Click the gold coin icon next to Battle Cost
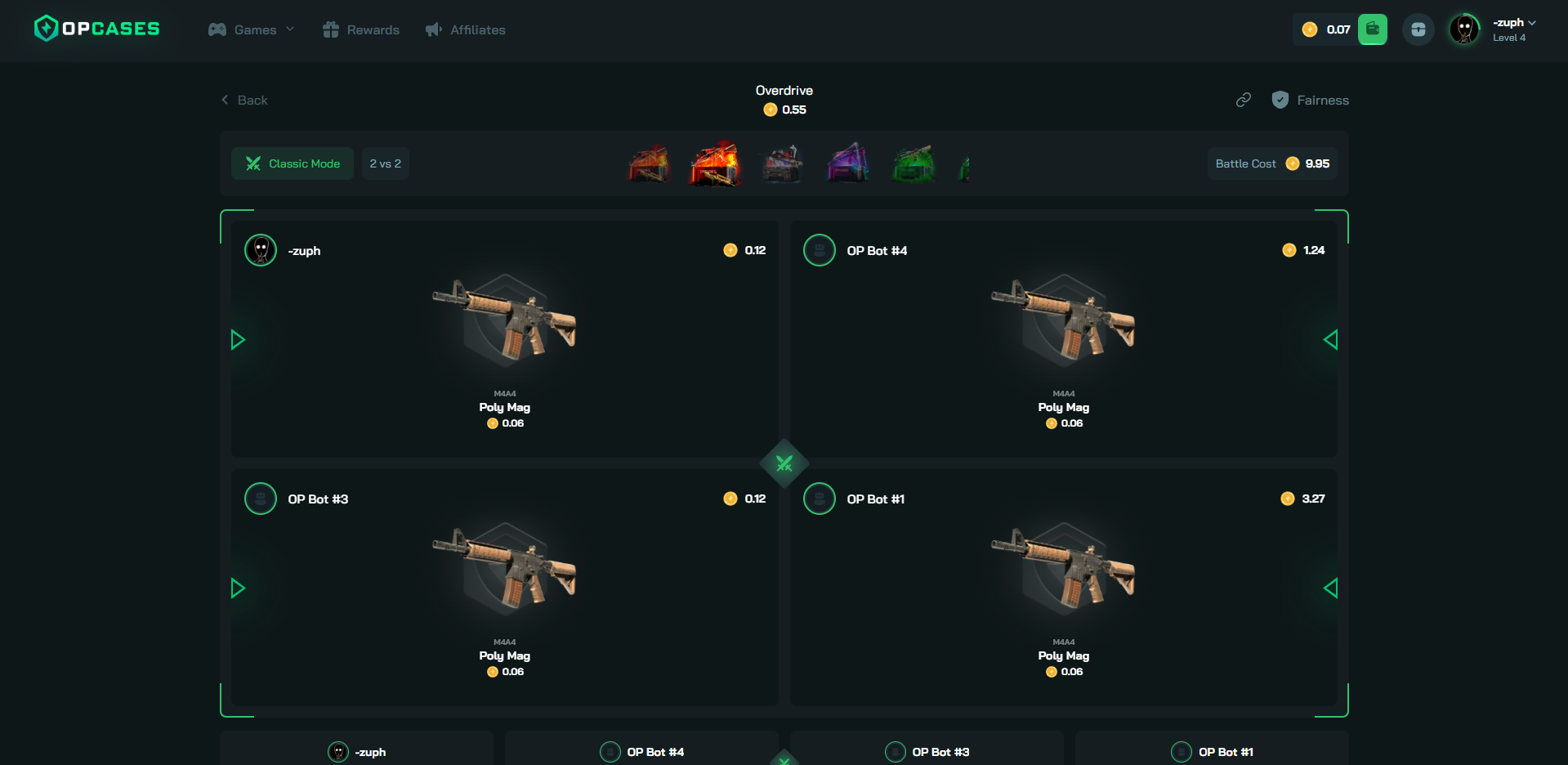 pos(1292,163)
